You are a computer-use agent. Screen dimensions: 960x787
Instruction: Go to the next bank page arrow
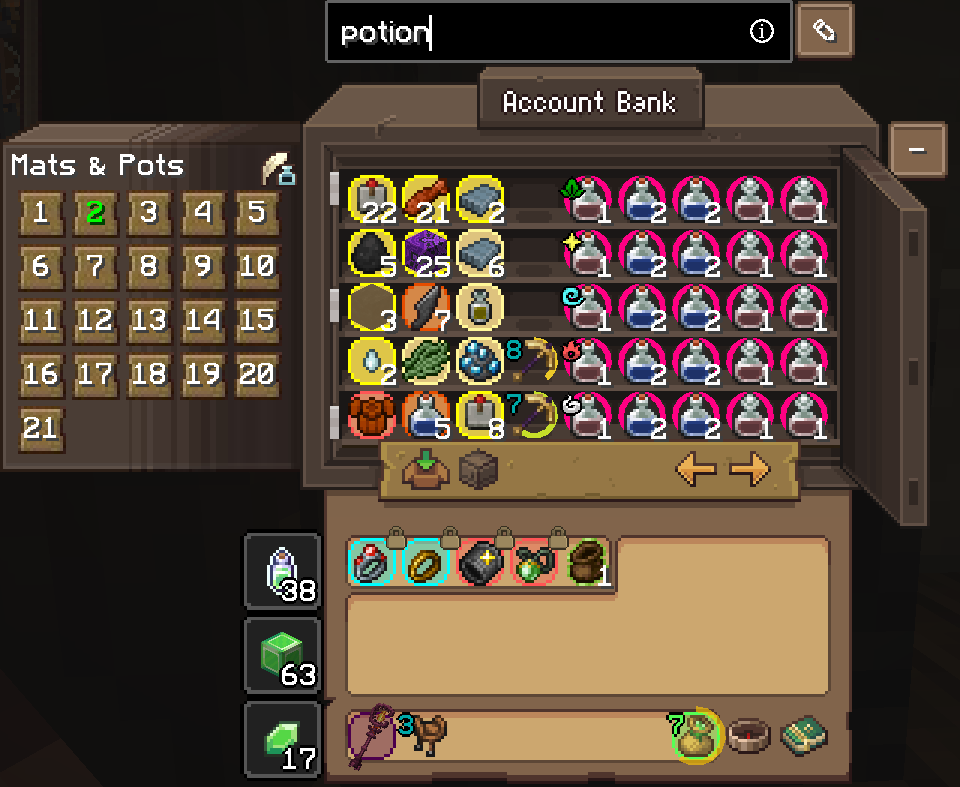pos(750,469)
